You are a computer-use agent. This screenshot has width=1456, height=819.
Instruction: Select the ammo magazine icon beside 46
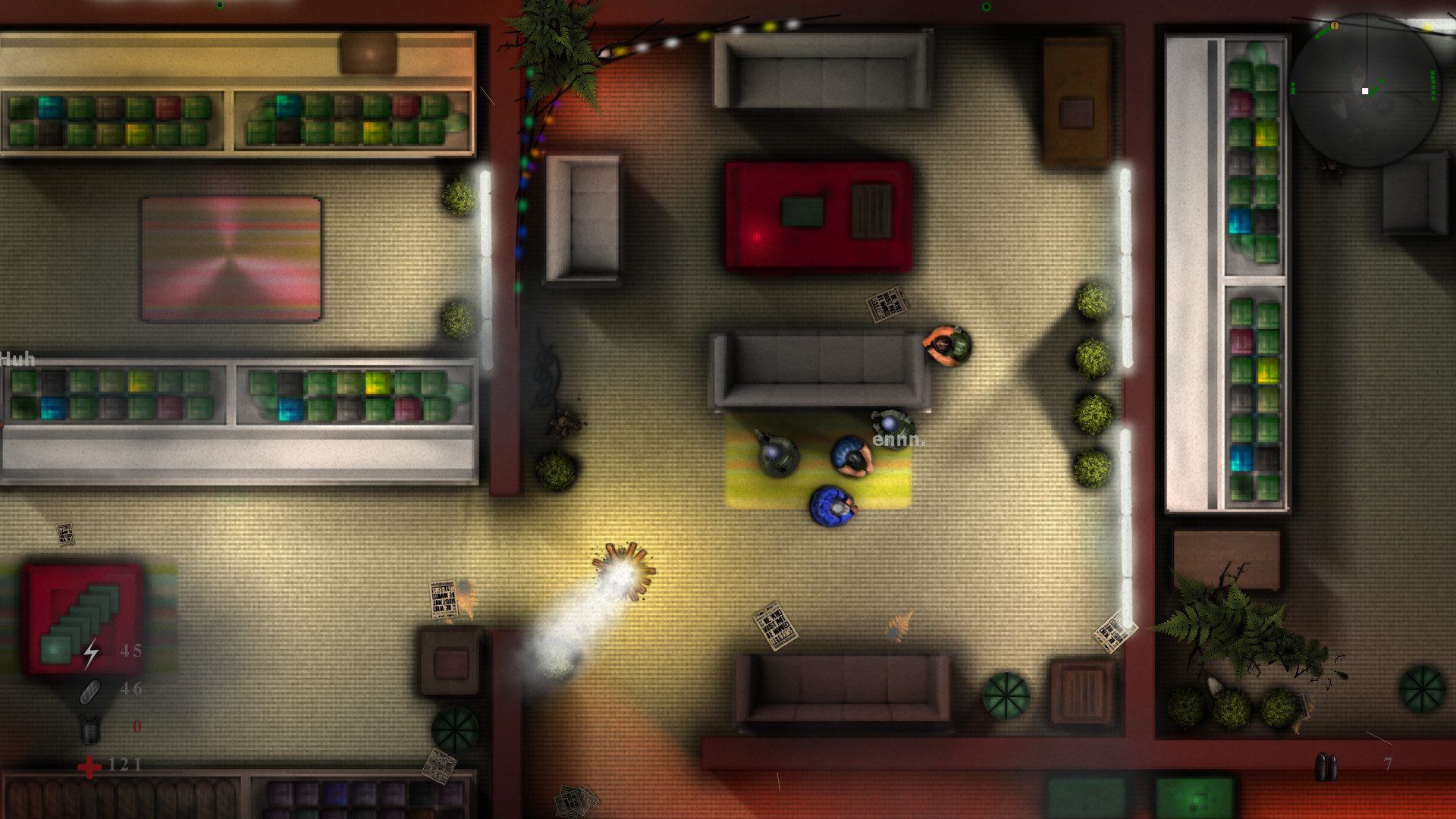89,692
